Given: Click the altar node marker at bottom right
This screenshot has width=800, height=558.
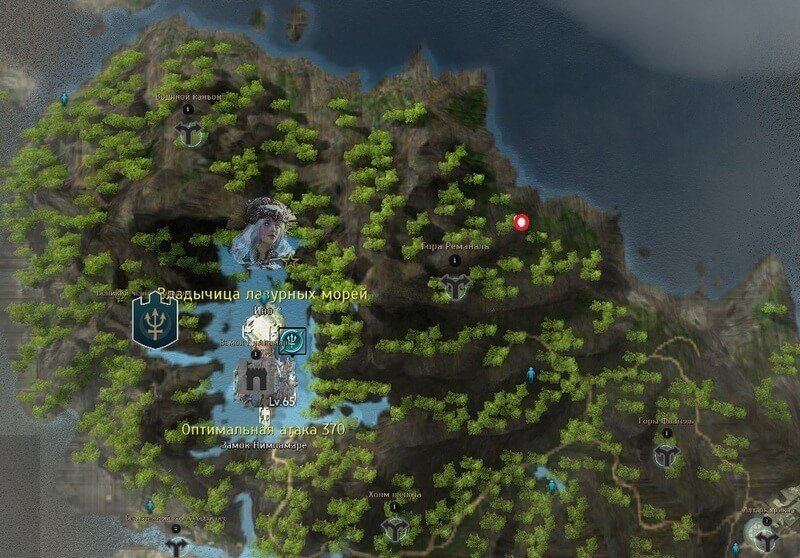Looking at the screenshot, I should coord(767,540).
